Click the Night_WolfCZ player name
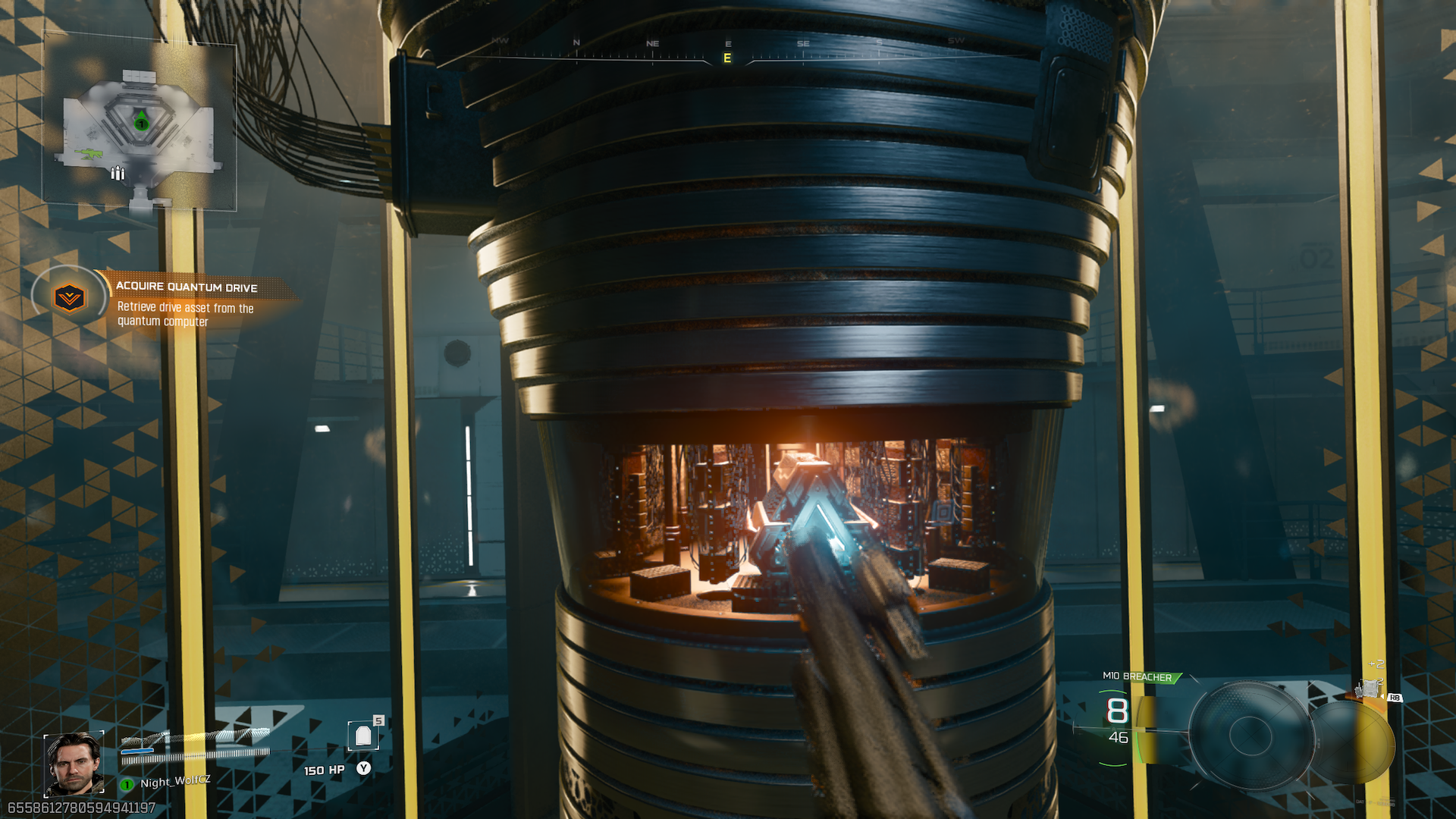Image resolution: width=1456 pixels, height=819 pixels. point(175,781)
